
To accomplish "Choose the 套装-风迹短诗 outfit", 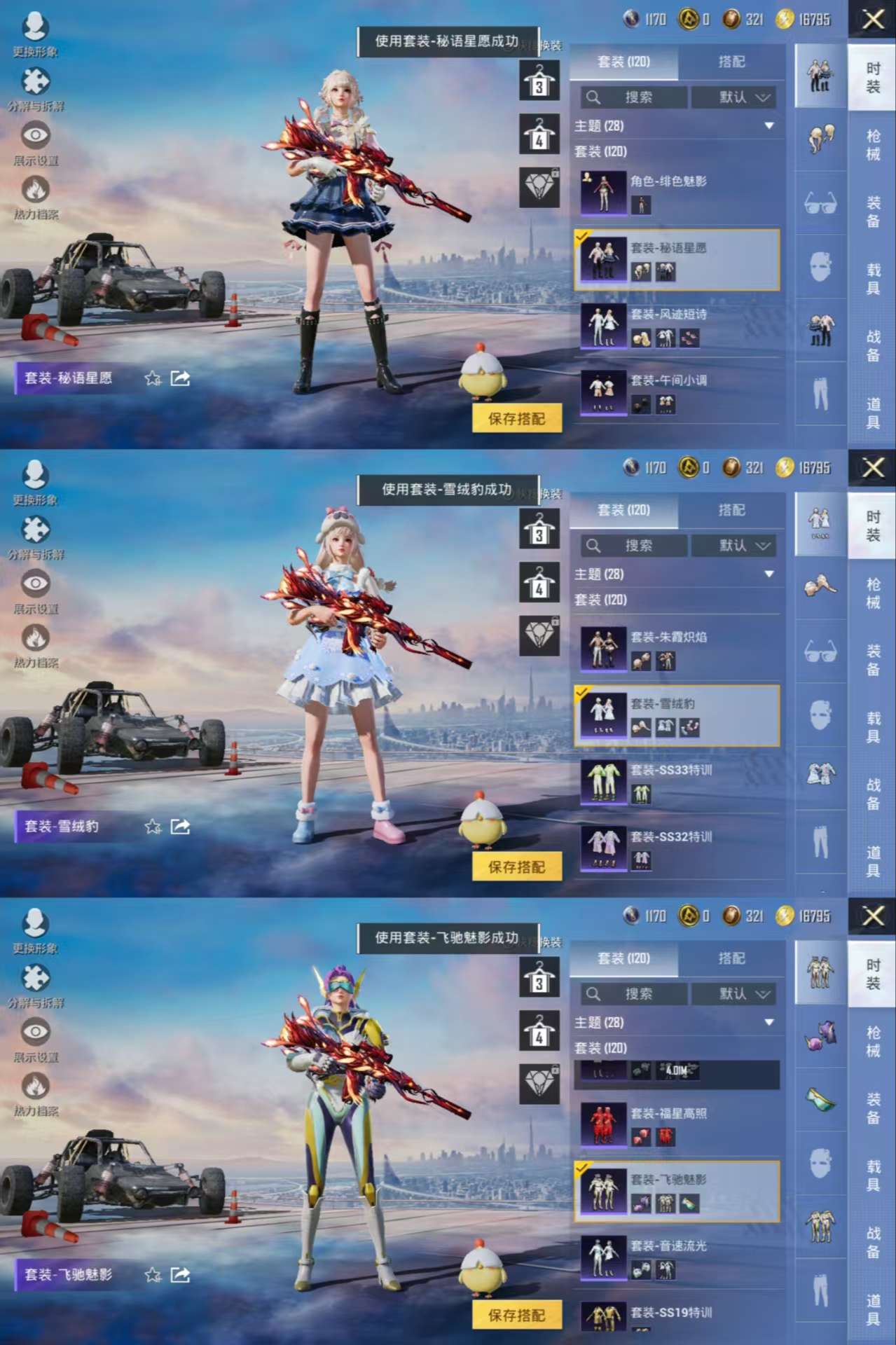I will [677, 326].
